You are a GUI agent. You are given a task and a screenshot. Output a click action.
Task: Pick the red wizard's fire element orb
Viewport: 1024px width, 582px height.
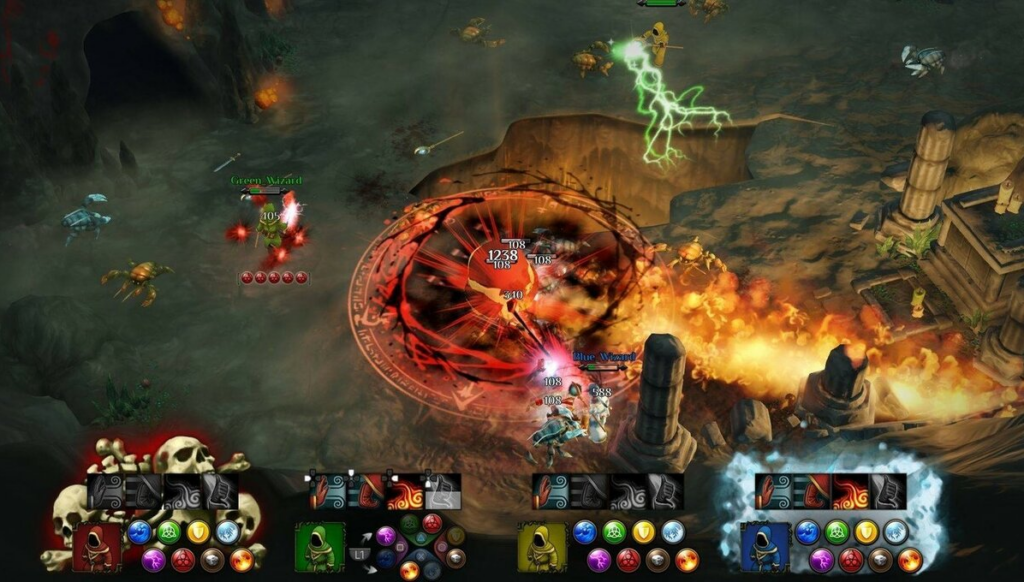241,559
